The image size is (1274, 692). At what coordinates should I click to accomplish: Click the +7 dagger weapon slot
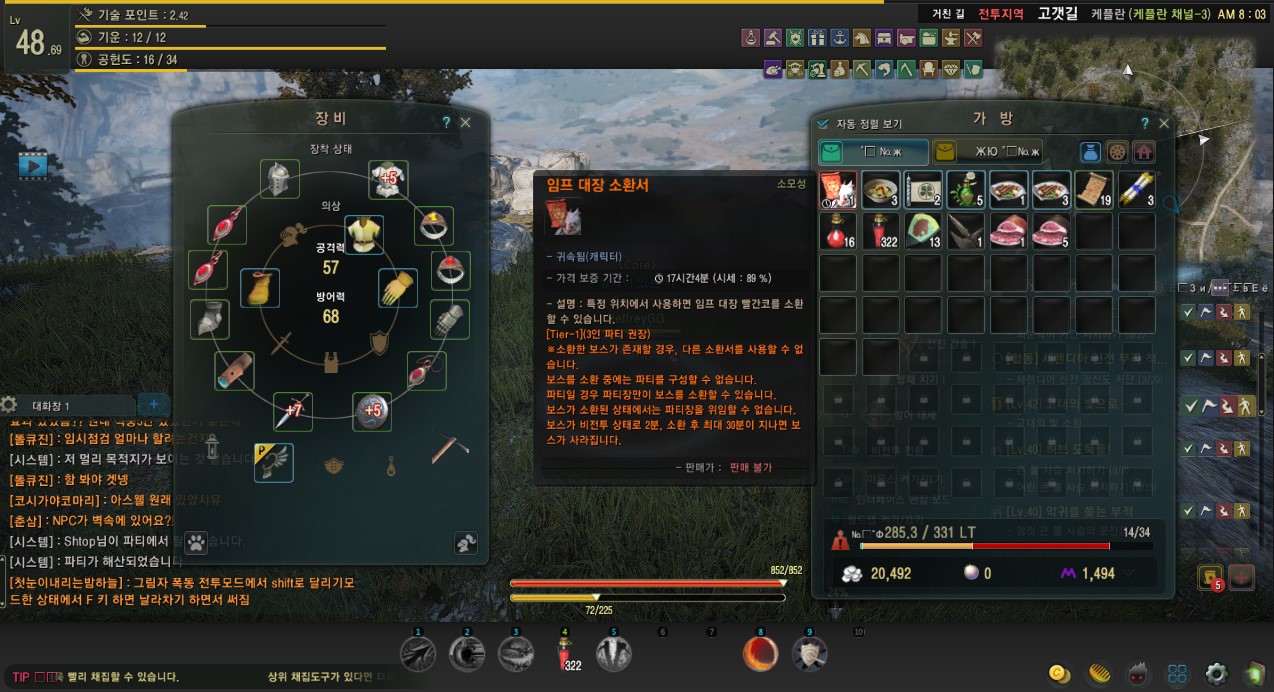[293, 411]
